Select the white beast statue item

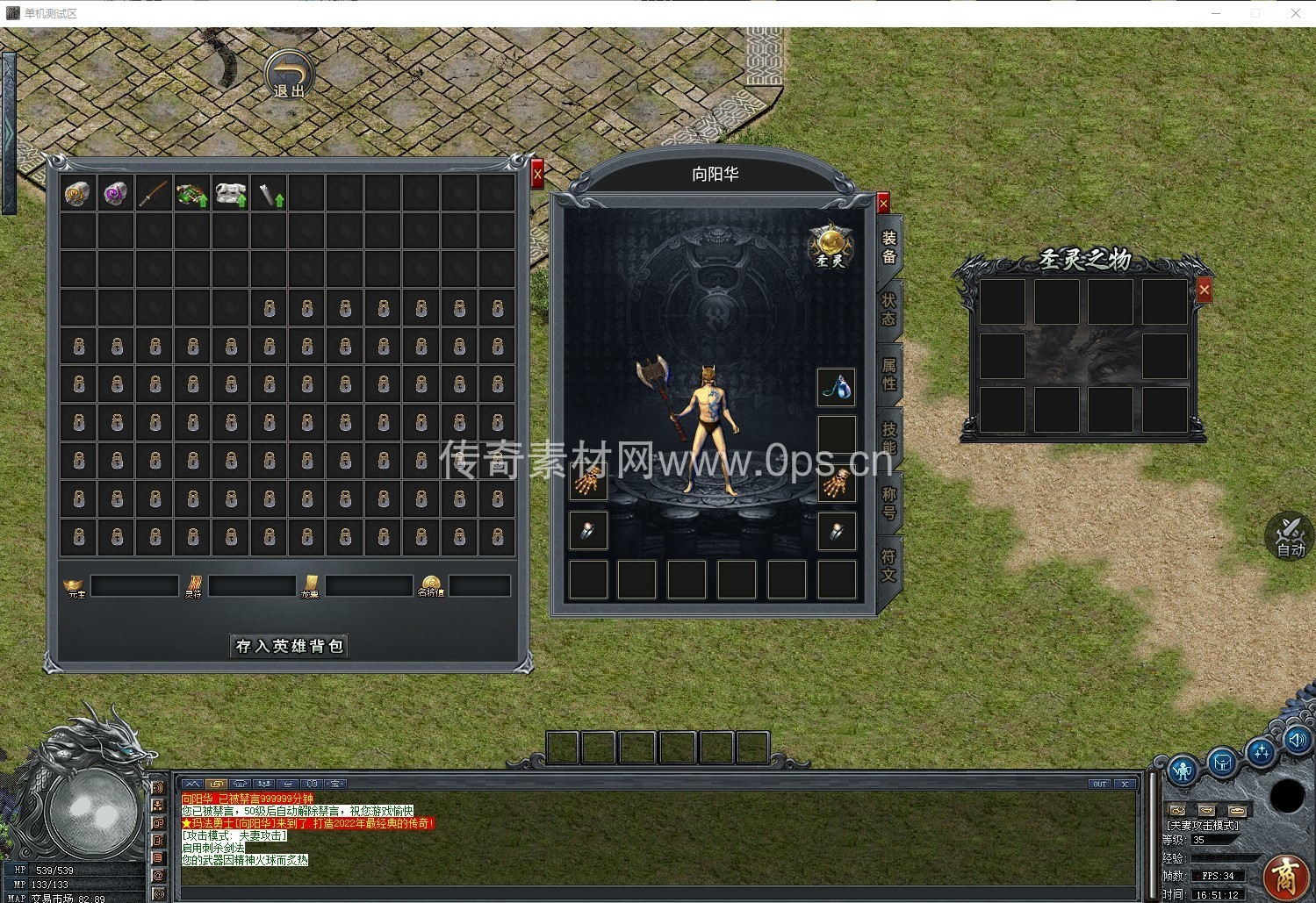click(231, 194)
